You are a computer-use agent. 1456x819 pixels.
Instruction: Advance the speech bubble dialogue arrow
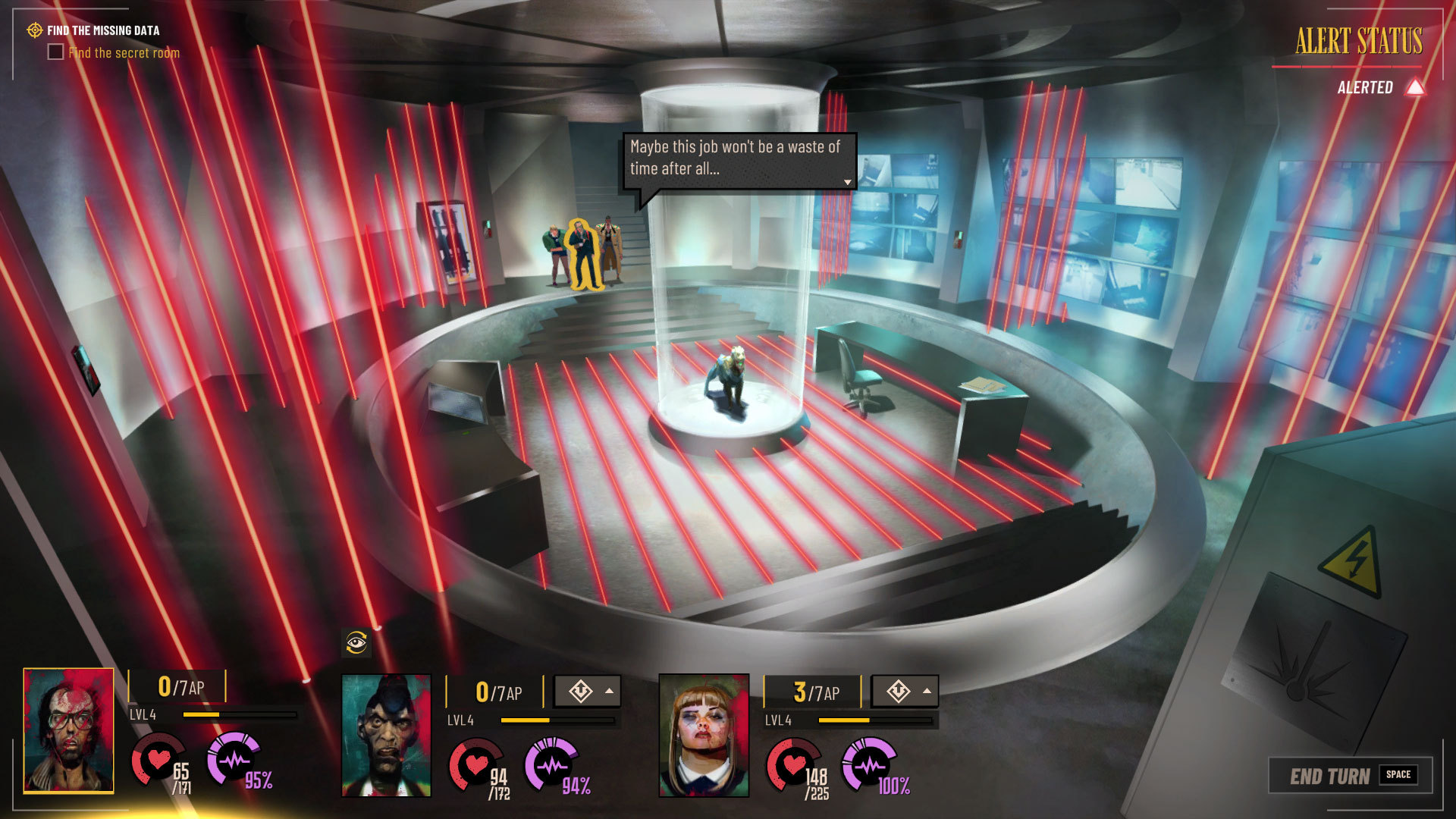[x=847, y=182]
